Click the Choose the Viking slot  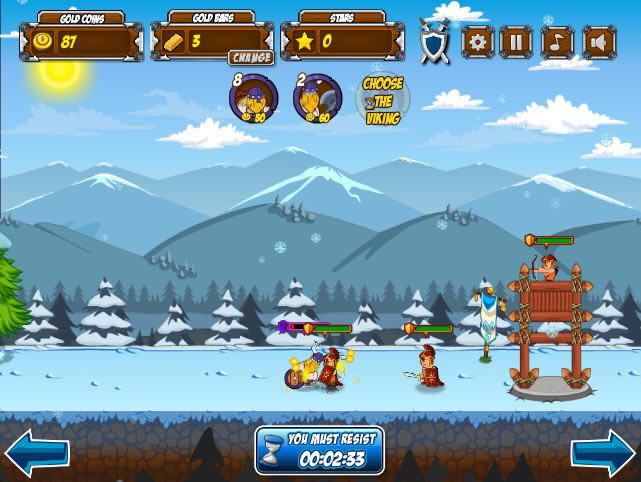coord(382,99)
